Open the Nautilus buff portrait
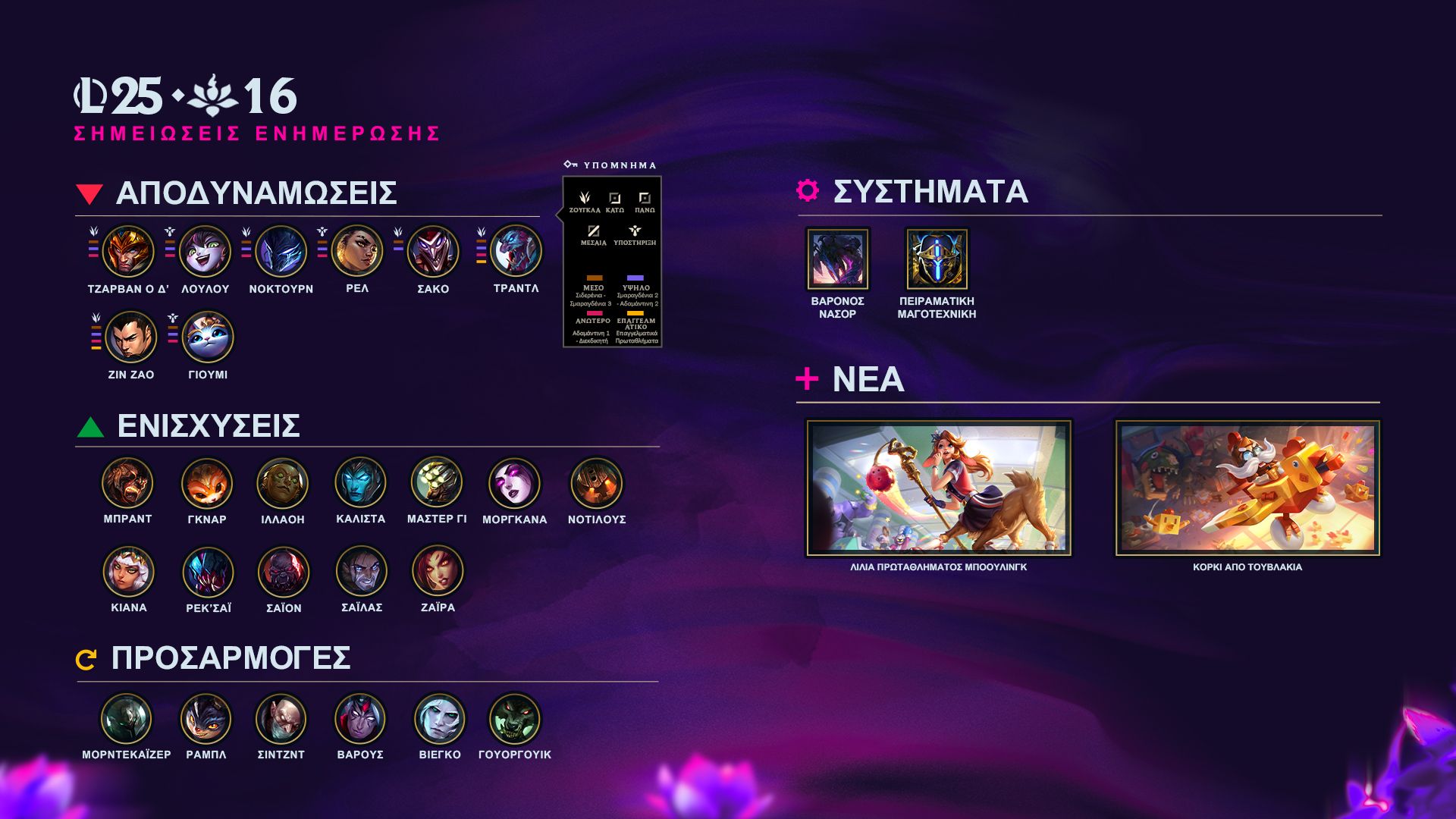The width and height of the screenshot is (1456, 819). 597,483
